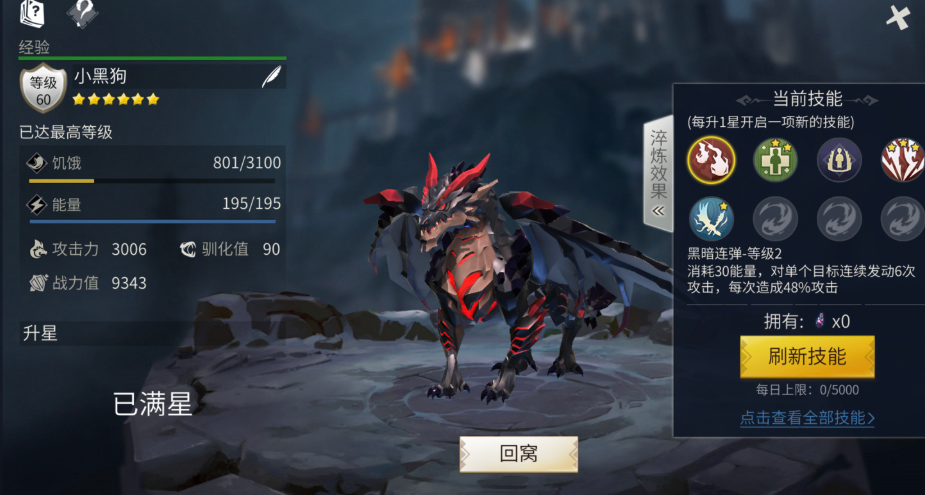Viewport: 925px width, 495px height.
Task: Select the red flame skill icon
Action: pyautogui.click(x=711, y=159)
